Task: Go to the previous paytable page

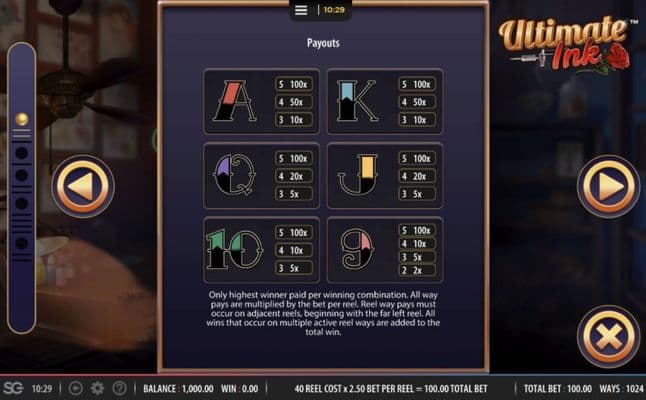Action: click(x=83, y=186)
